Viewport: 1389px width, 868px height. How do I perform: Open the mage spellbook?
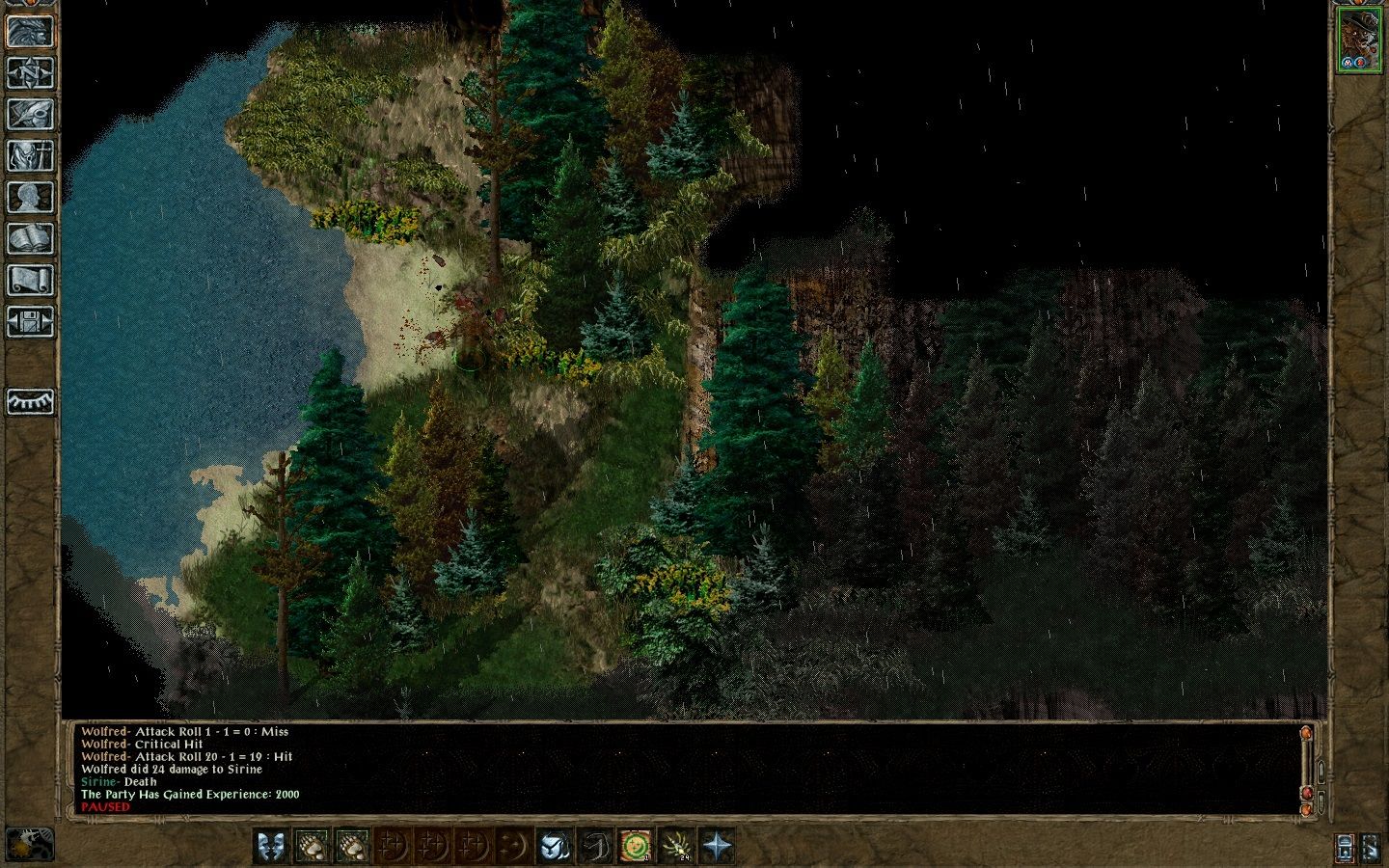point(30,238)
